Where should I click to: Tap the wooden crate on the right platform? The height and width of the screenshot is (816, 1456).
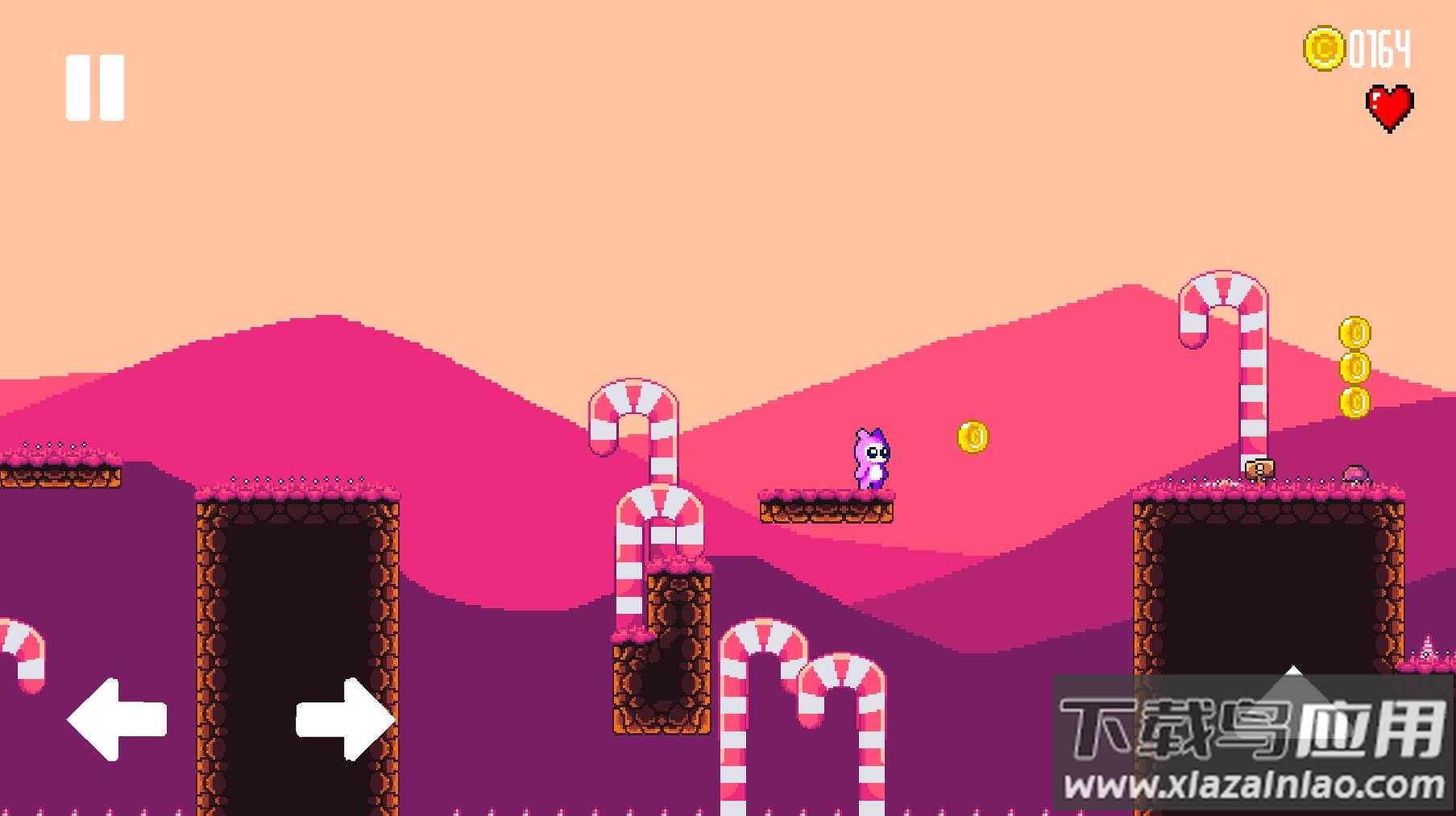click(1262, 470)
